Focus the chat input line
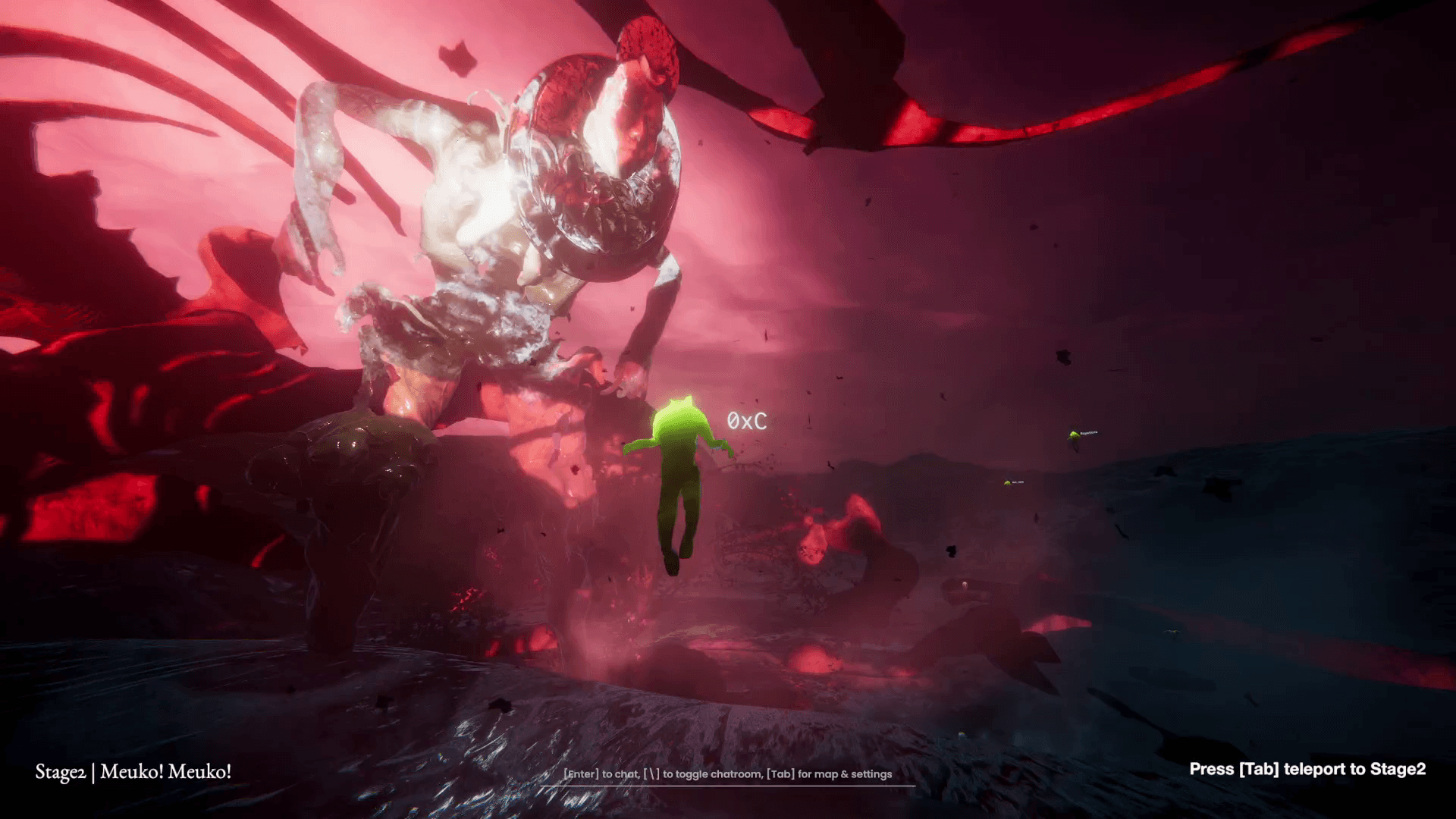 [x=726, y=774]
